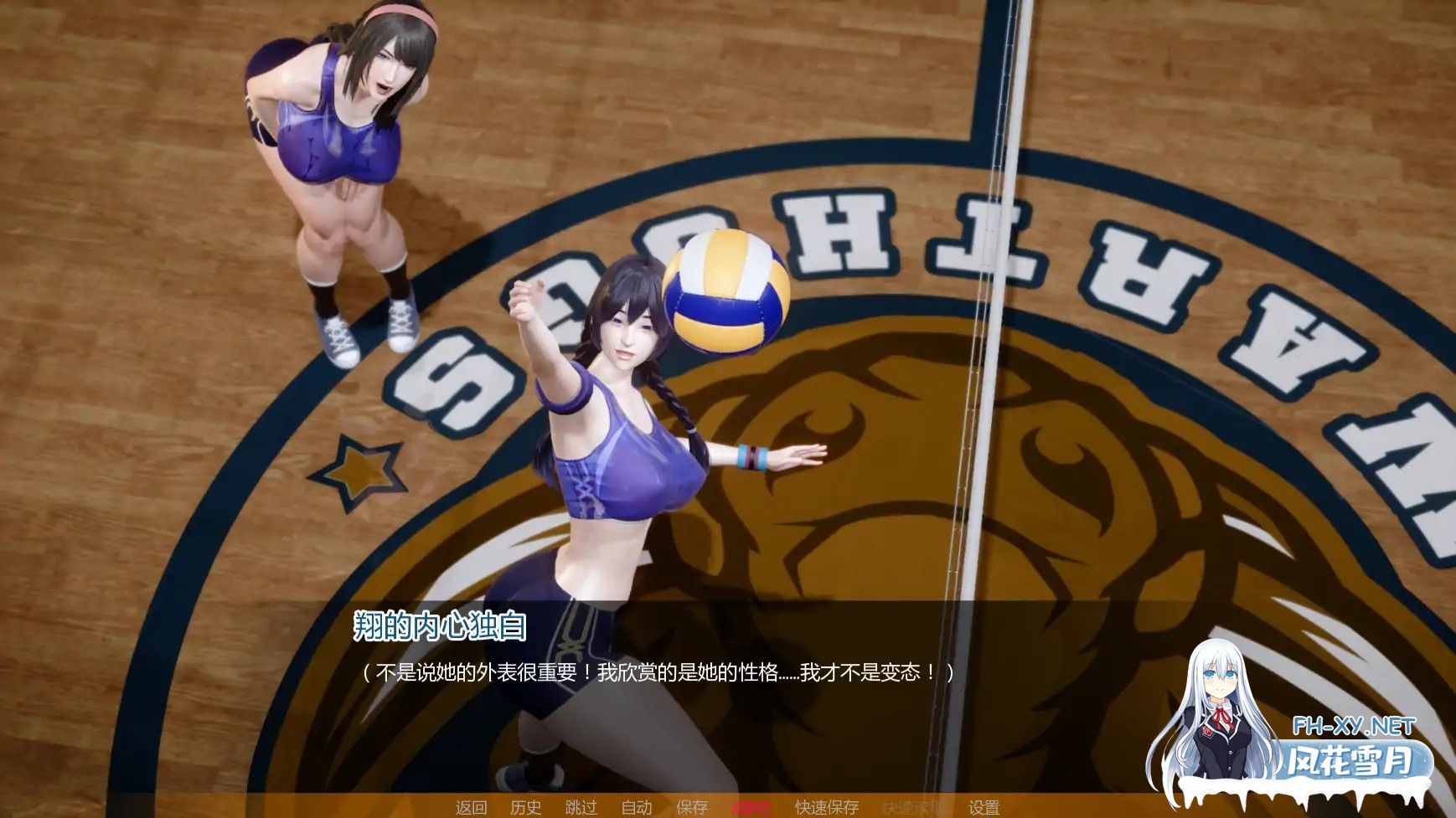Enable 自动 auto-play mode
Image resolution: width=1456 pixels, height=818 pixels.
point(637,808)
